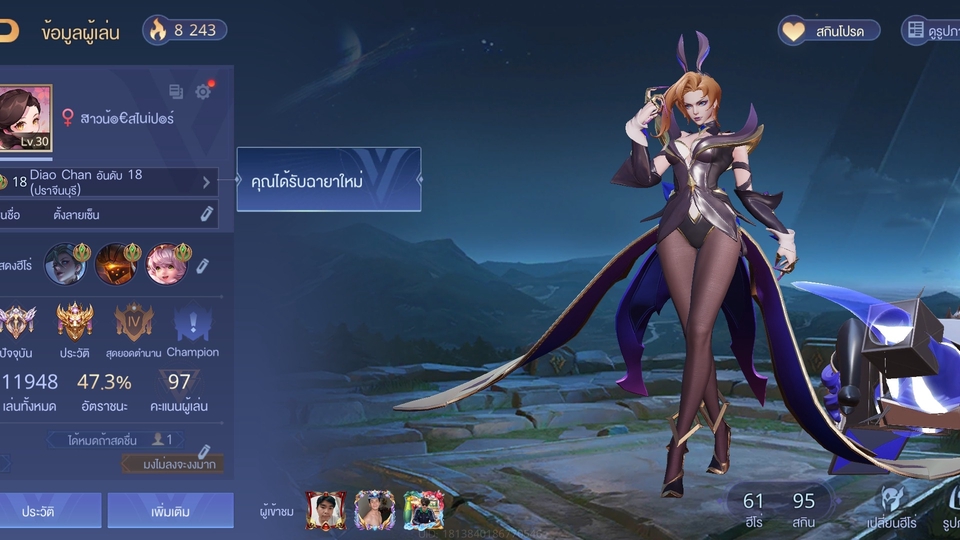Click the copy profile icon beside gear
960x540 pixels.
[176, 92]
